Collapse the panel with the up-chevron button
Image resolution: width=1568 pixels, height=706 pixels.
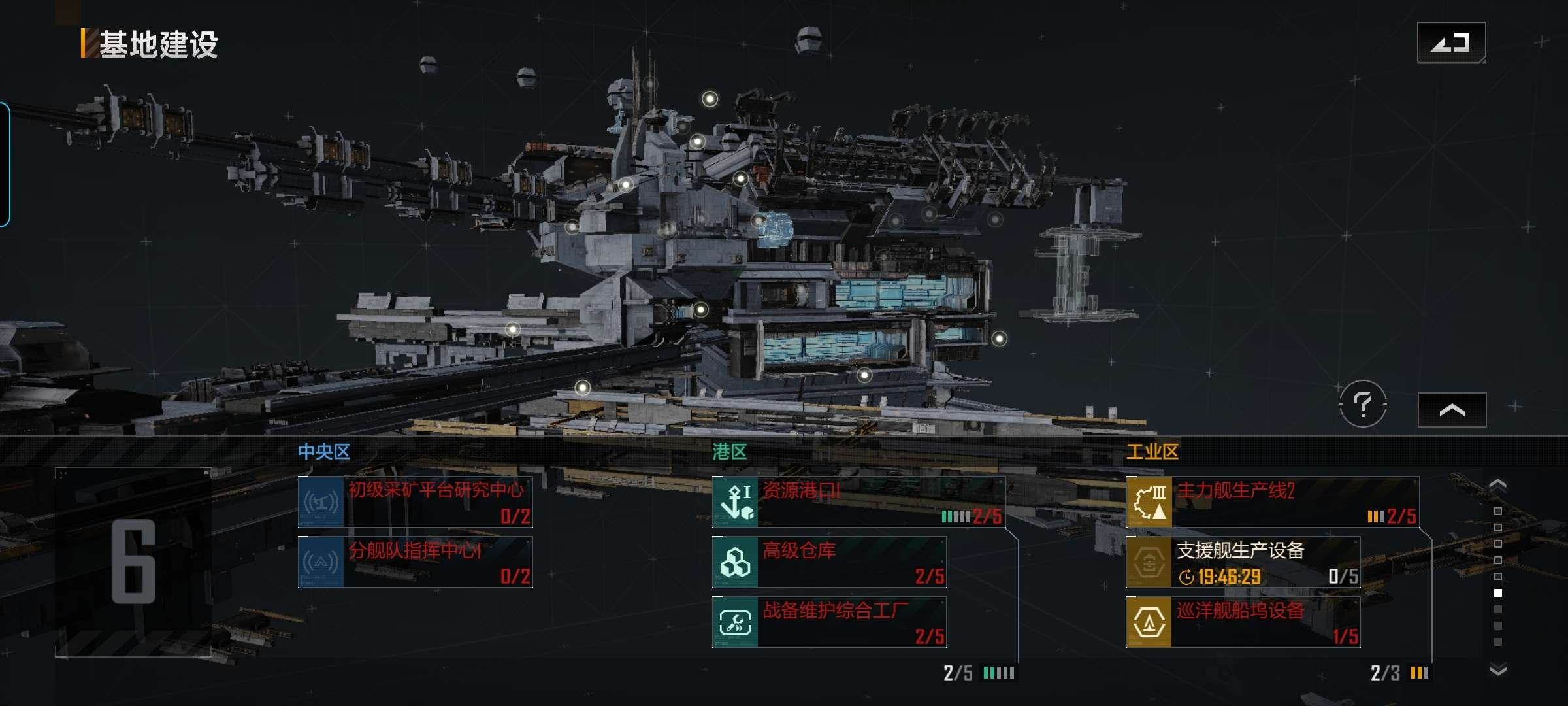click(1452, 410)
